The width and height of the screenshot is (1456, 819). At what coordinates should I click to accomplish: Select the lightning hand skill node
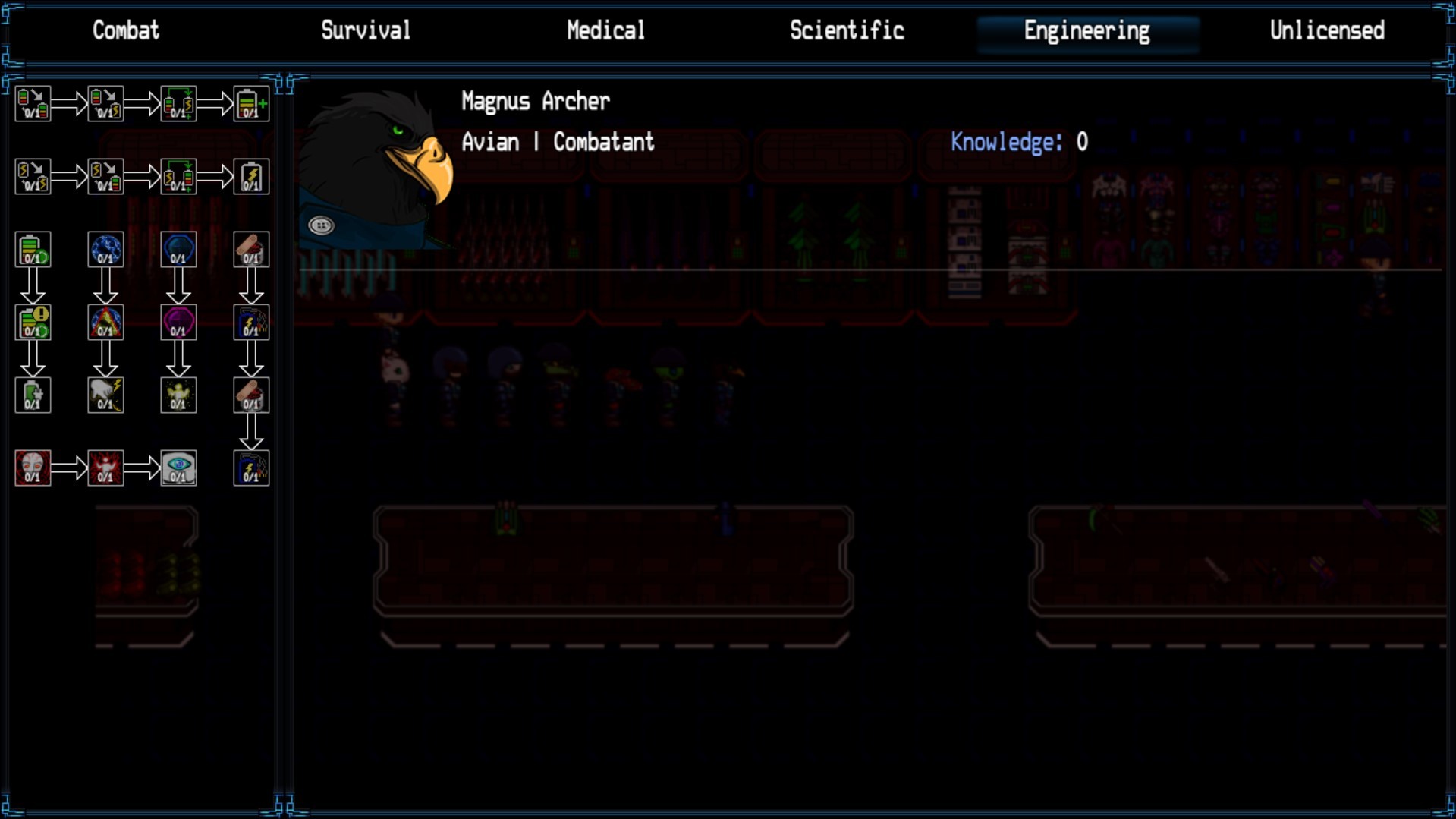click(x=105, y=394)
